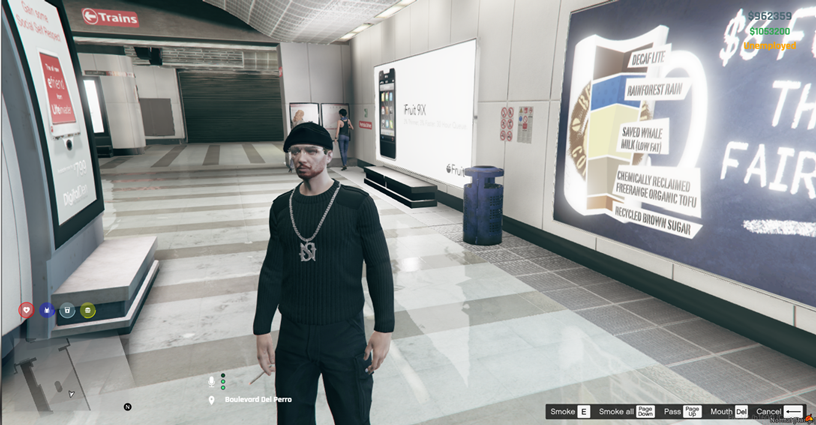Toggle the microphone voice icon

[211, 381]
